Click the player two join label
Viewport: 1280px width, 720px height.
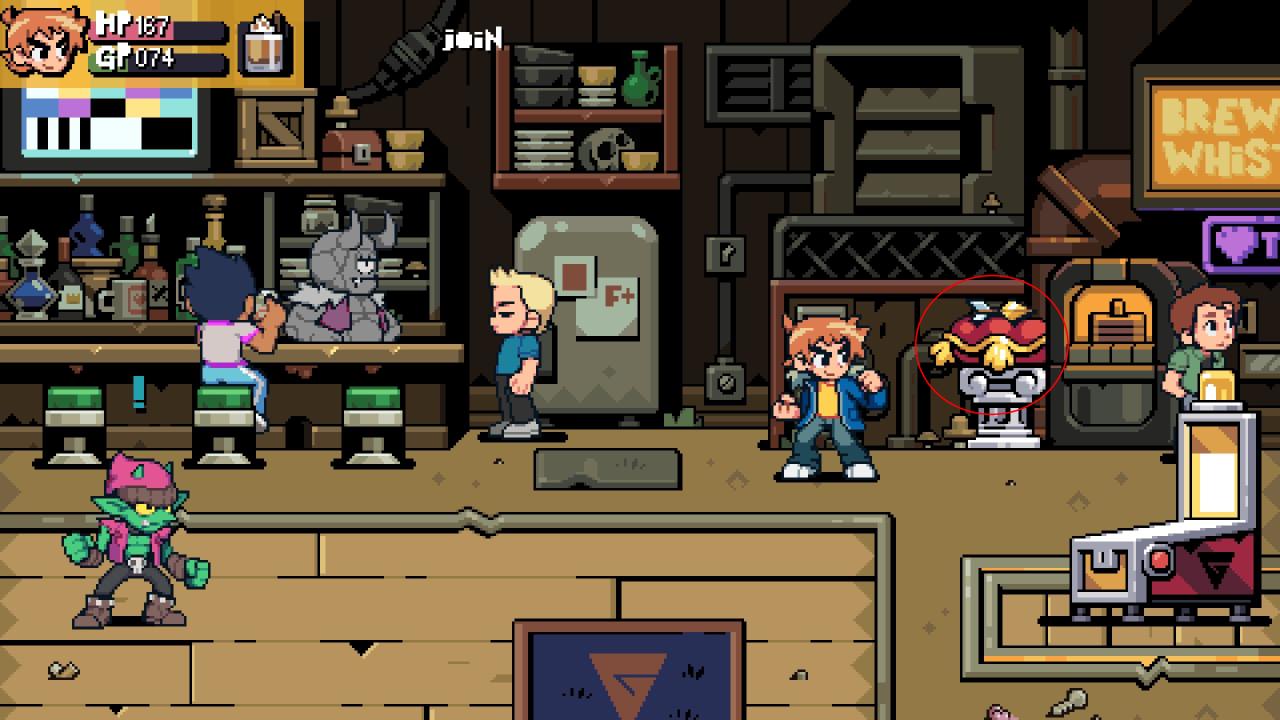tap(473, 40)
